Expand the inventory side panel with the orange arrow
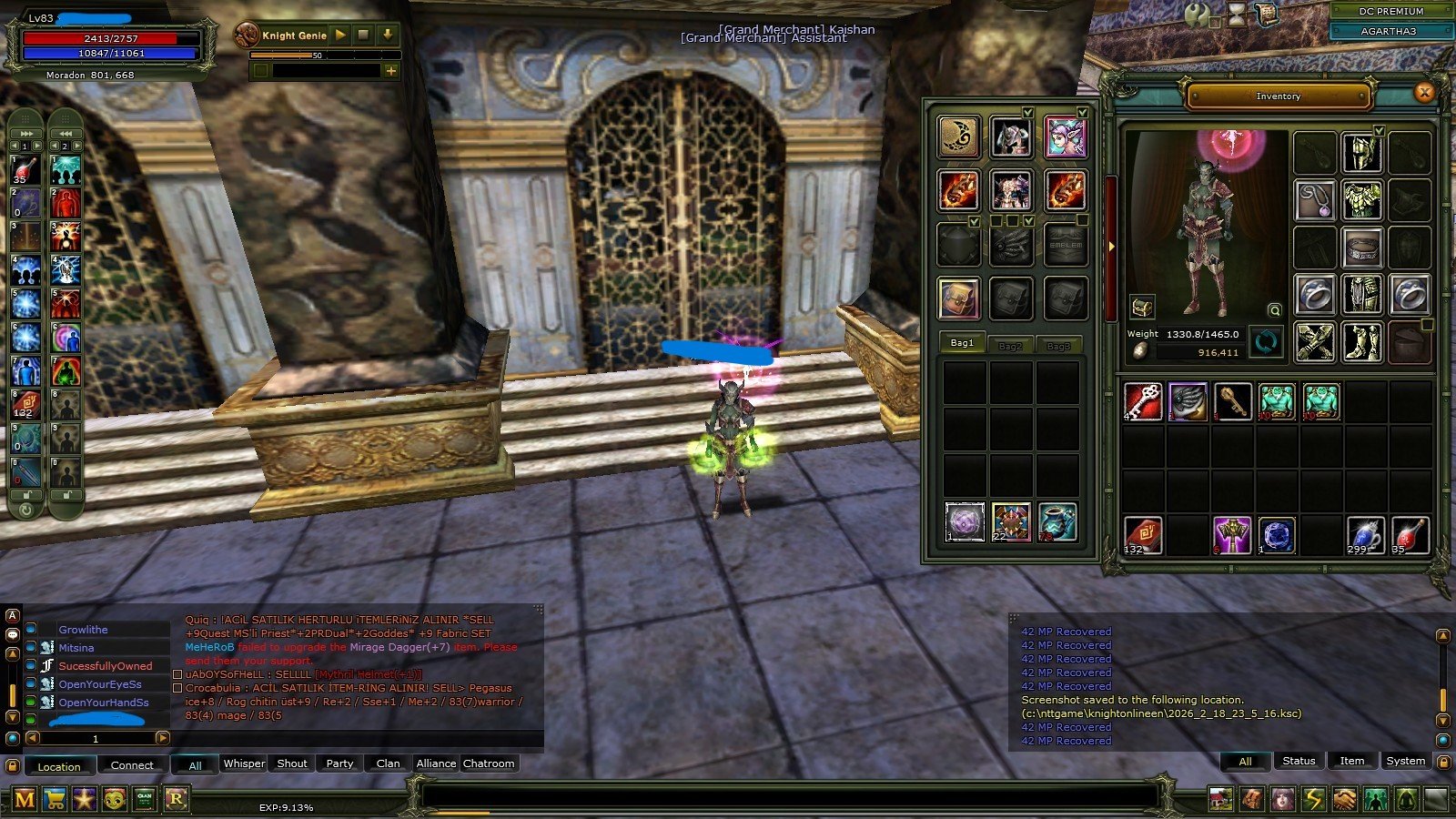This screenshot has height=819, width=1456. tap(1112, 244)
